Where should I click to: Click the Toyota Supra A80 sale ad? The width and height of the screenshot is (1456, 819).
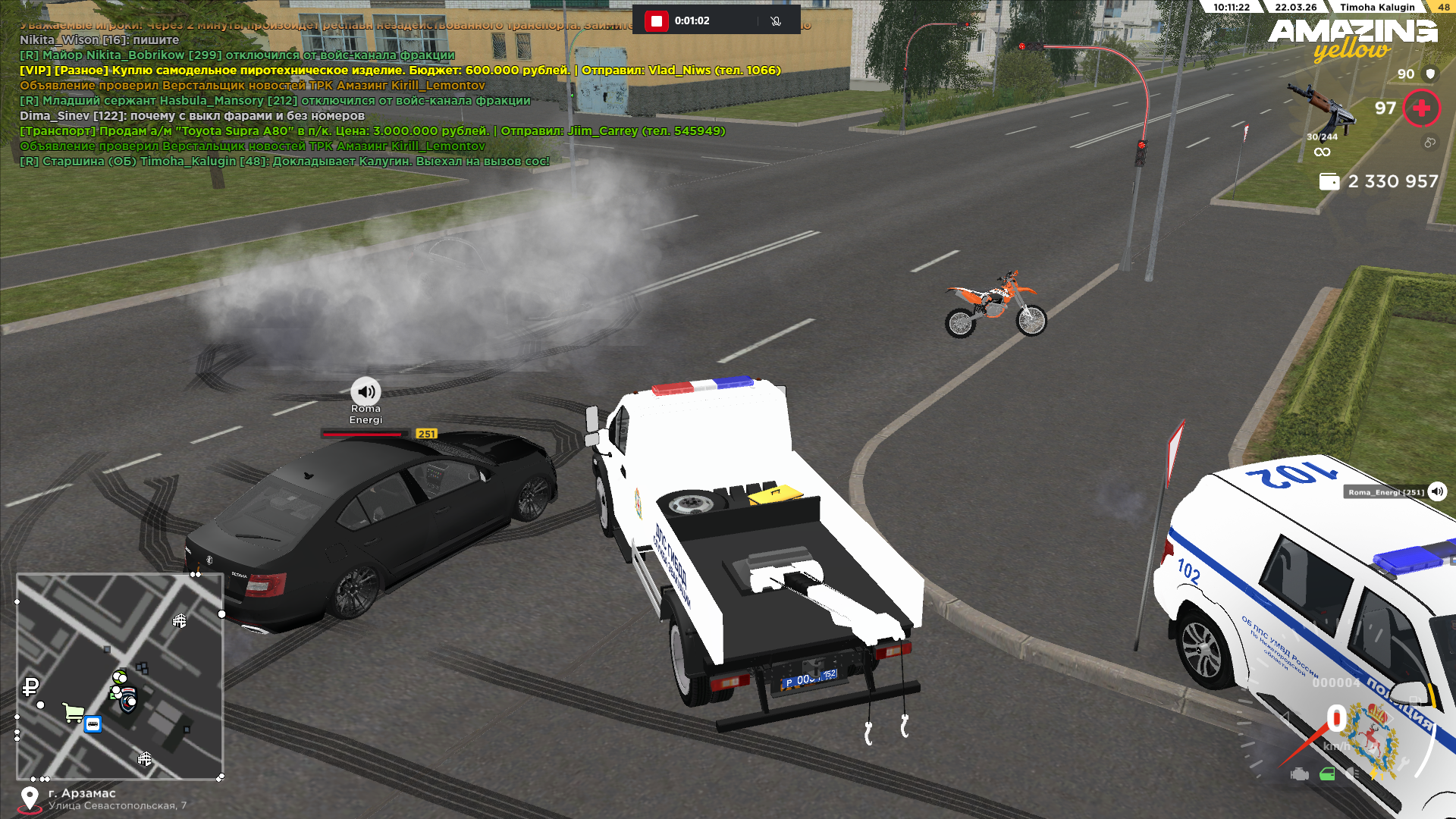[372, 131]
